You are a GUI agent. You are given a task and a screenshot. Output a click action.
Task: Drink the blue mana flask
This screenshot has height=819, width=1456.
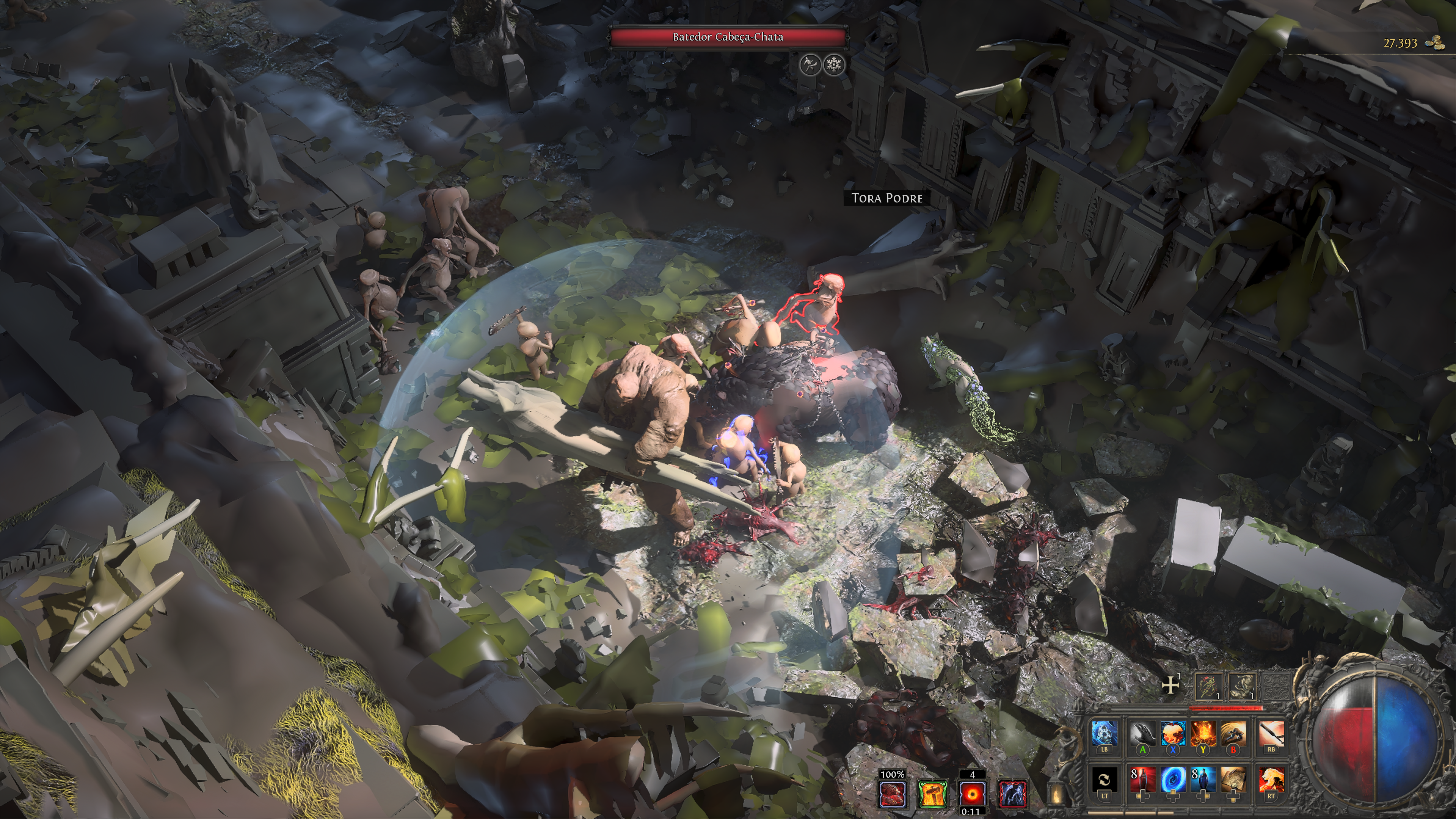1203,780
